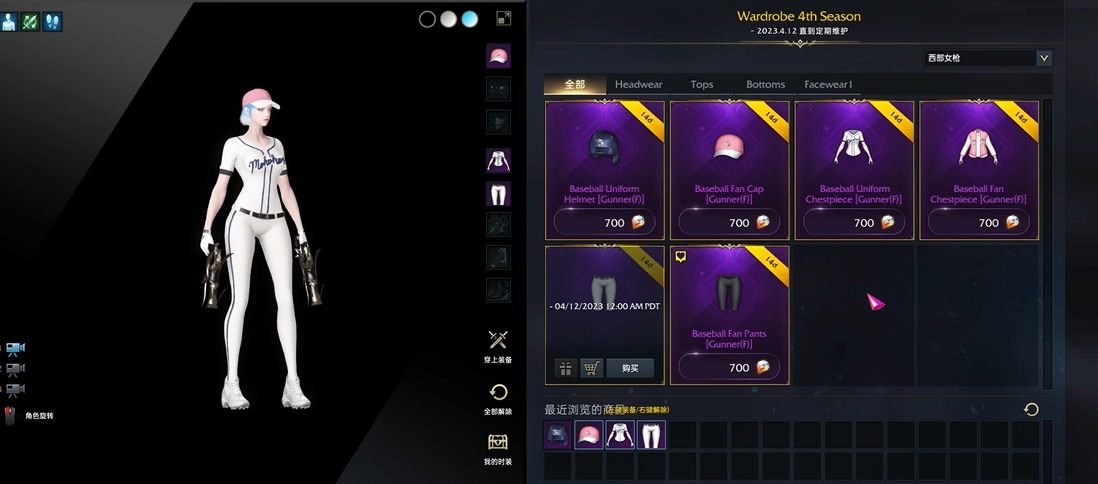Open the Tops category tab

click(702, 85)
